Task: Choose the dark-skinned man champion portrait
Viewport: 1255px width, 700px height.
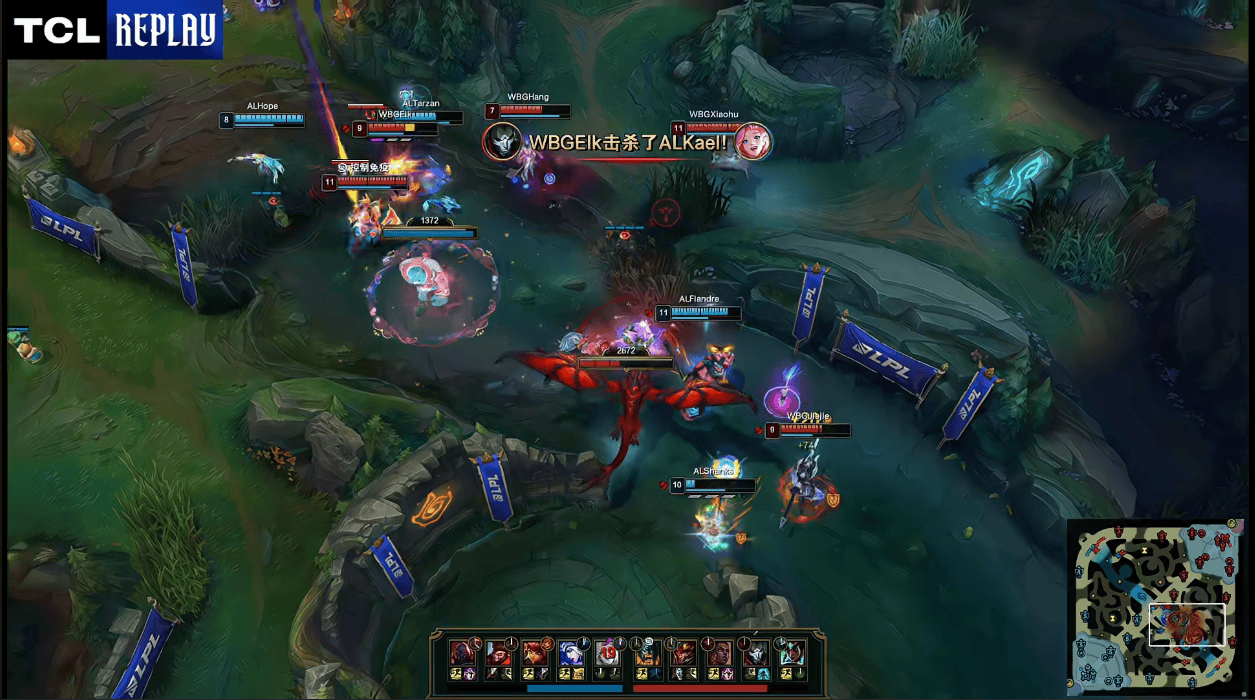Action: tap(719, 653)
